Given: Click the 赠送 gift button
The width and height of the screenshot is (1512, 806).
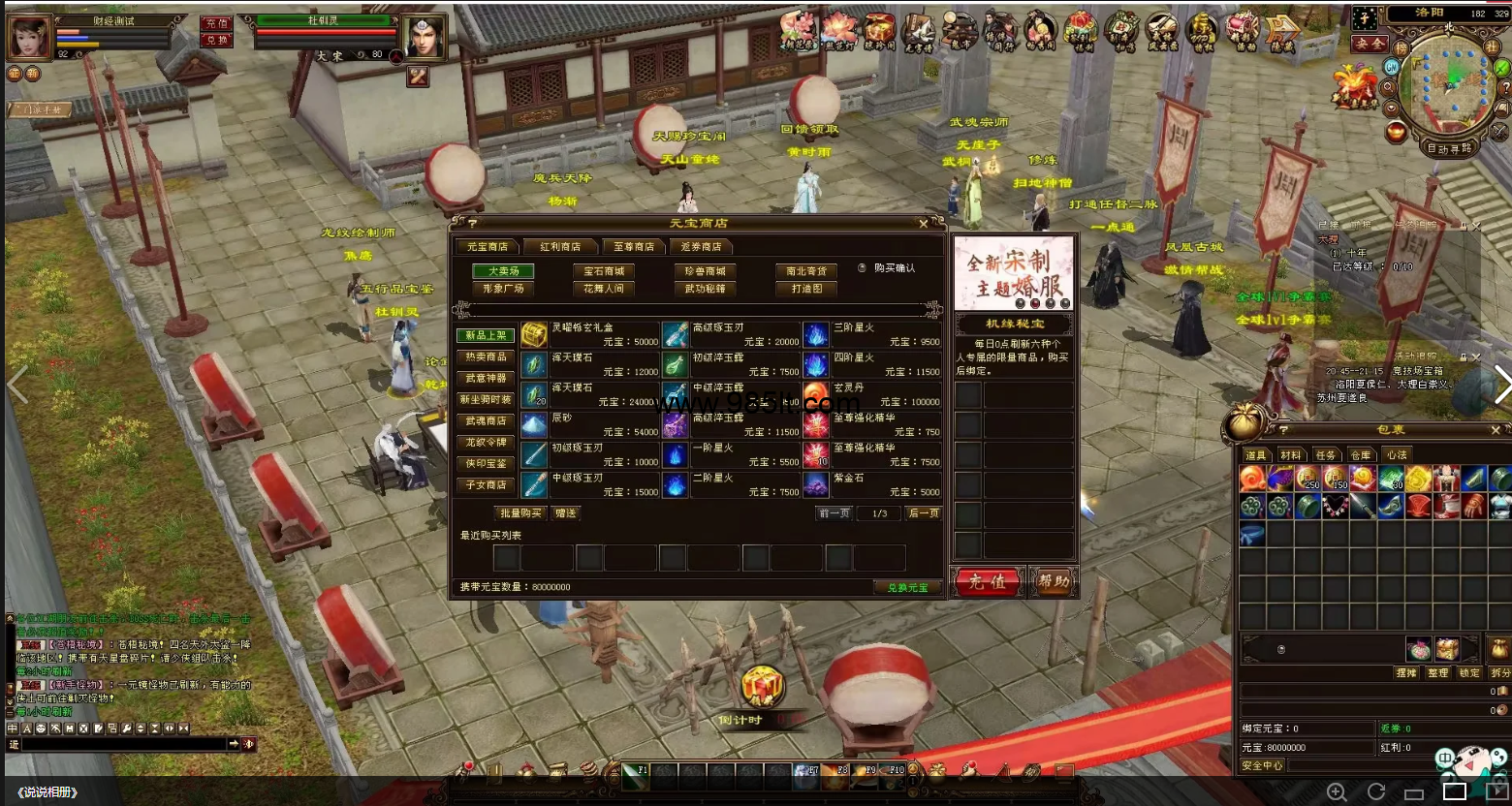Looking at the screenshot, I should point(566,513).
